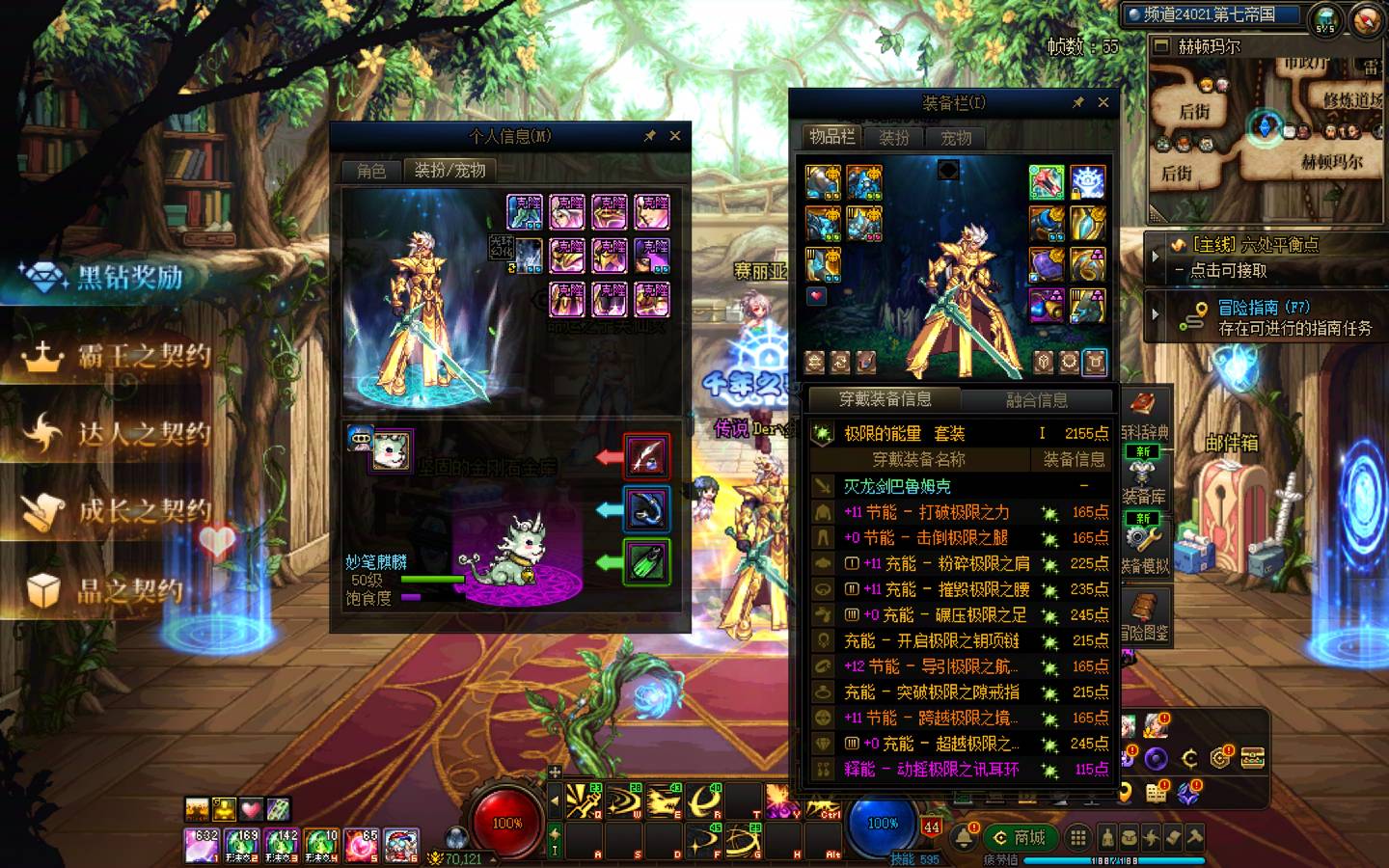The image size is (1389, 868).
Task: Open the 冒险图鉴 book icon
Action: click(x=1144, y=616)
